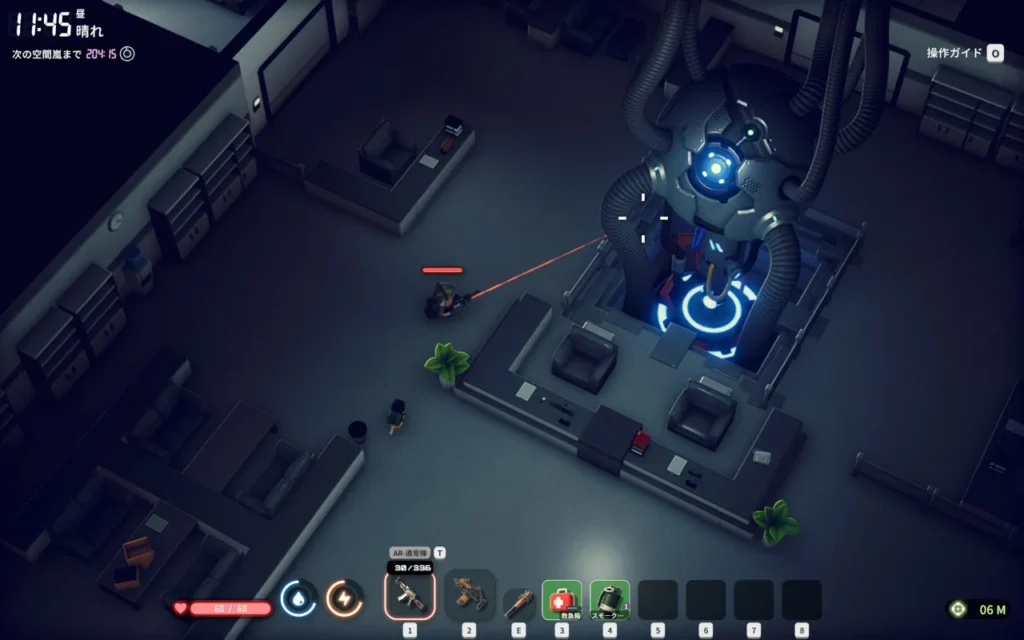Viewport: 1024px width, 640px height.
Task: Switch to the secondary gun in slot 2
Action: coord(468,595)
